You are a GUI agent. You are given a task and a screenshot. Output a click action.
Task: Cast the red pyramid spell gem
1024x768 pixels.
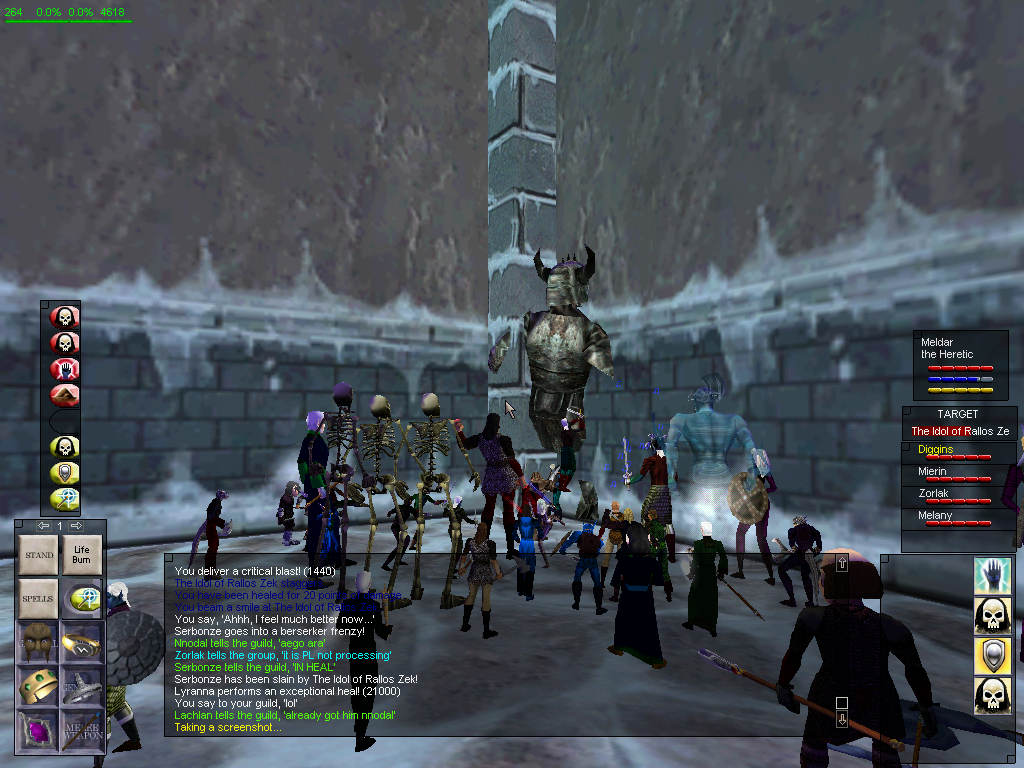pos(65,396)
